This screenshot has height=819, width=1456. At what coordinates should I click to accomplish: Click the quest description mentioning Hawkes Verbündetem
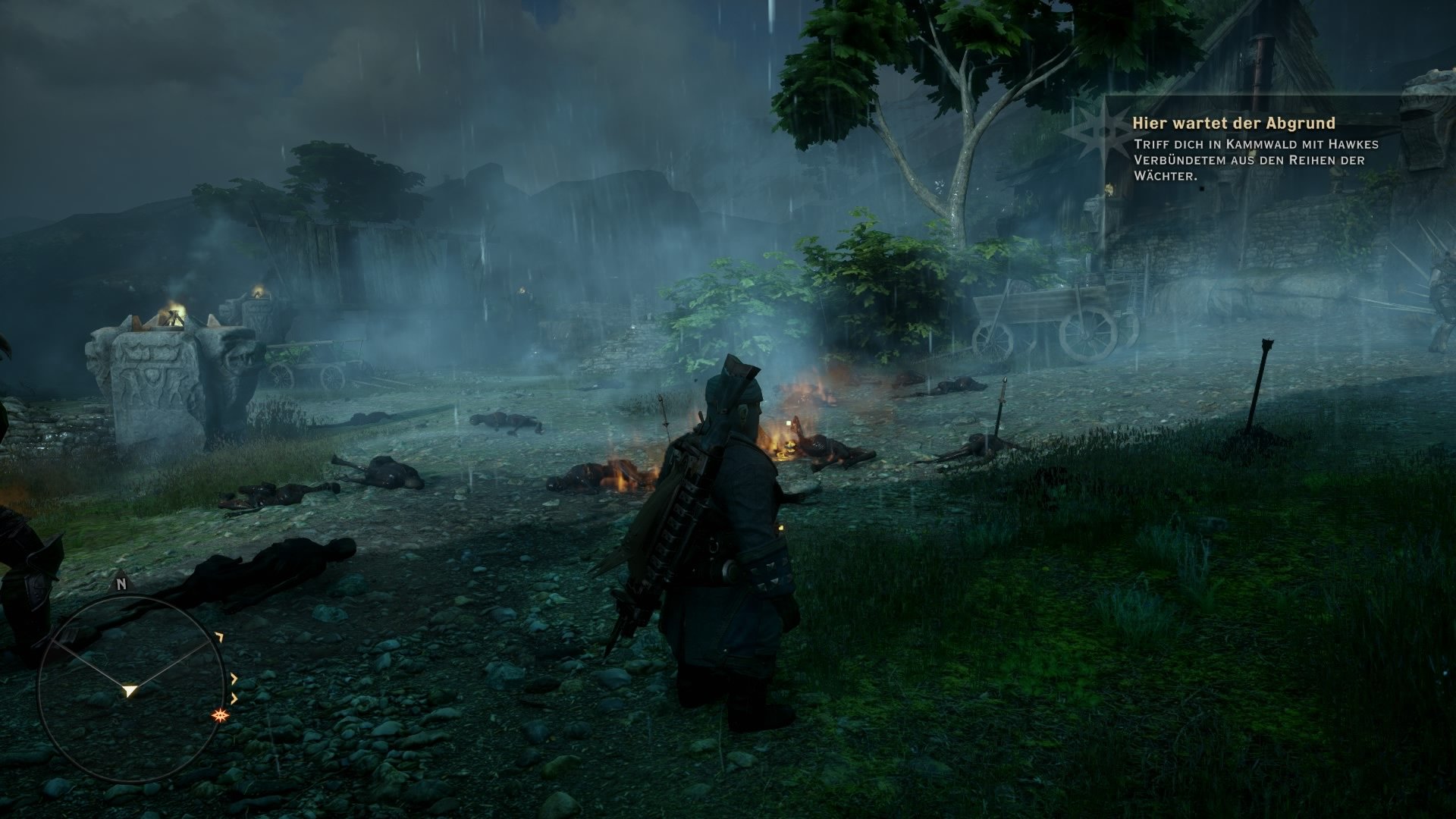(1251, 159)
